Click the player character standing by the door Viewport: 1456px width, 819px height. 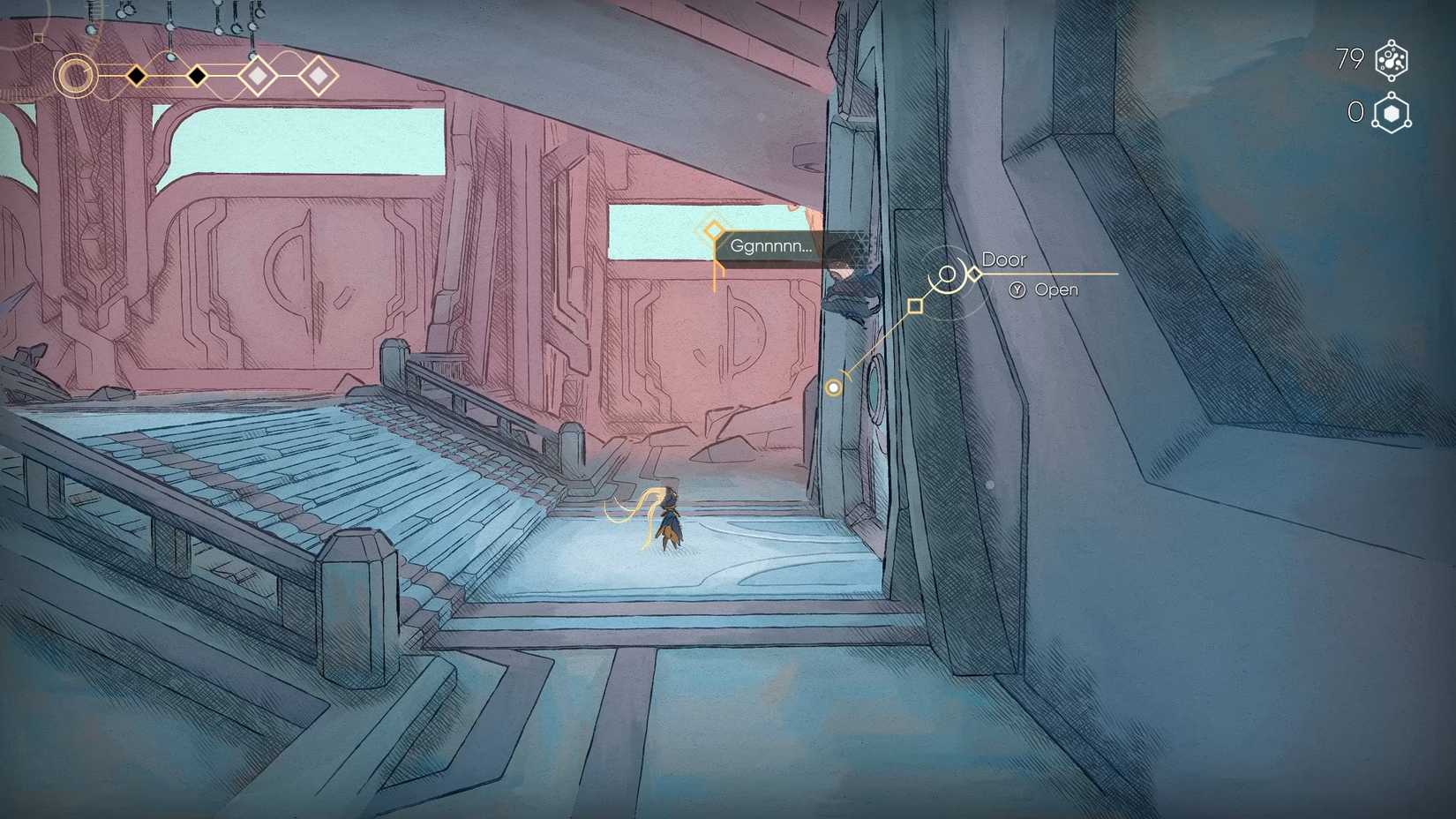coord(671,522)
